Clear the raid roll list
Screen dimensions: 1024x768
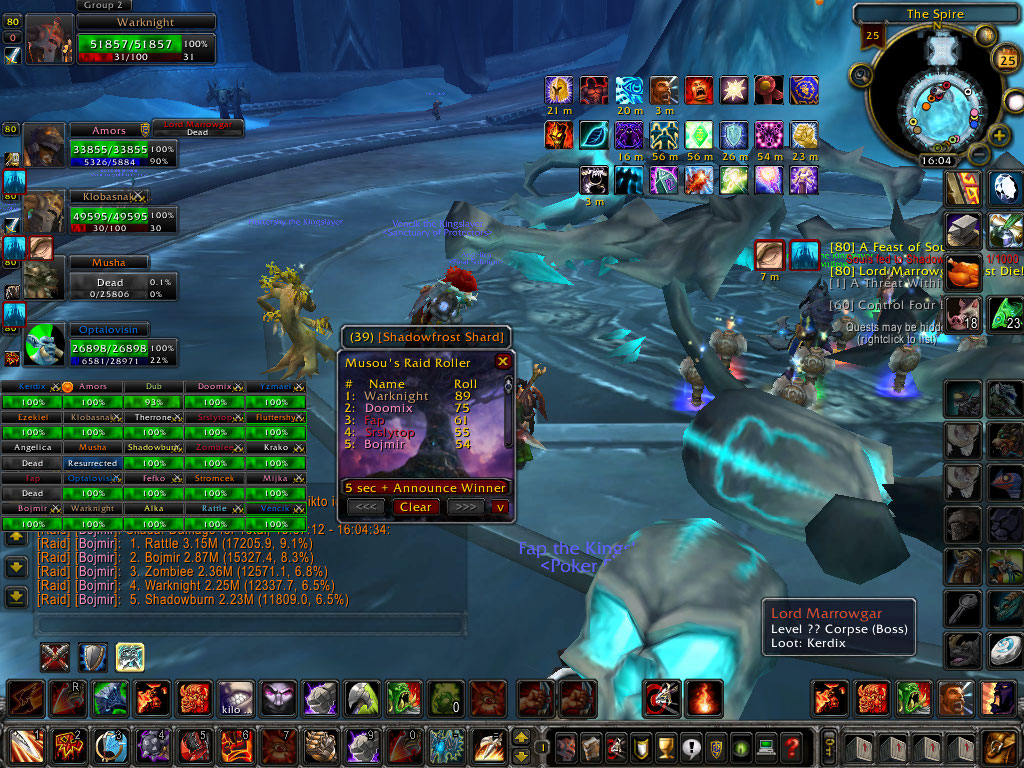tap(415, 507)
